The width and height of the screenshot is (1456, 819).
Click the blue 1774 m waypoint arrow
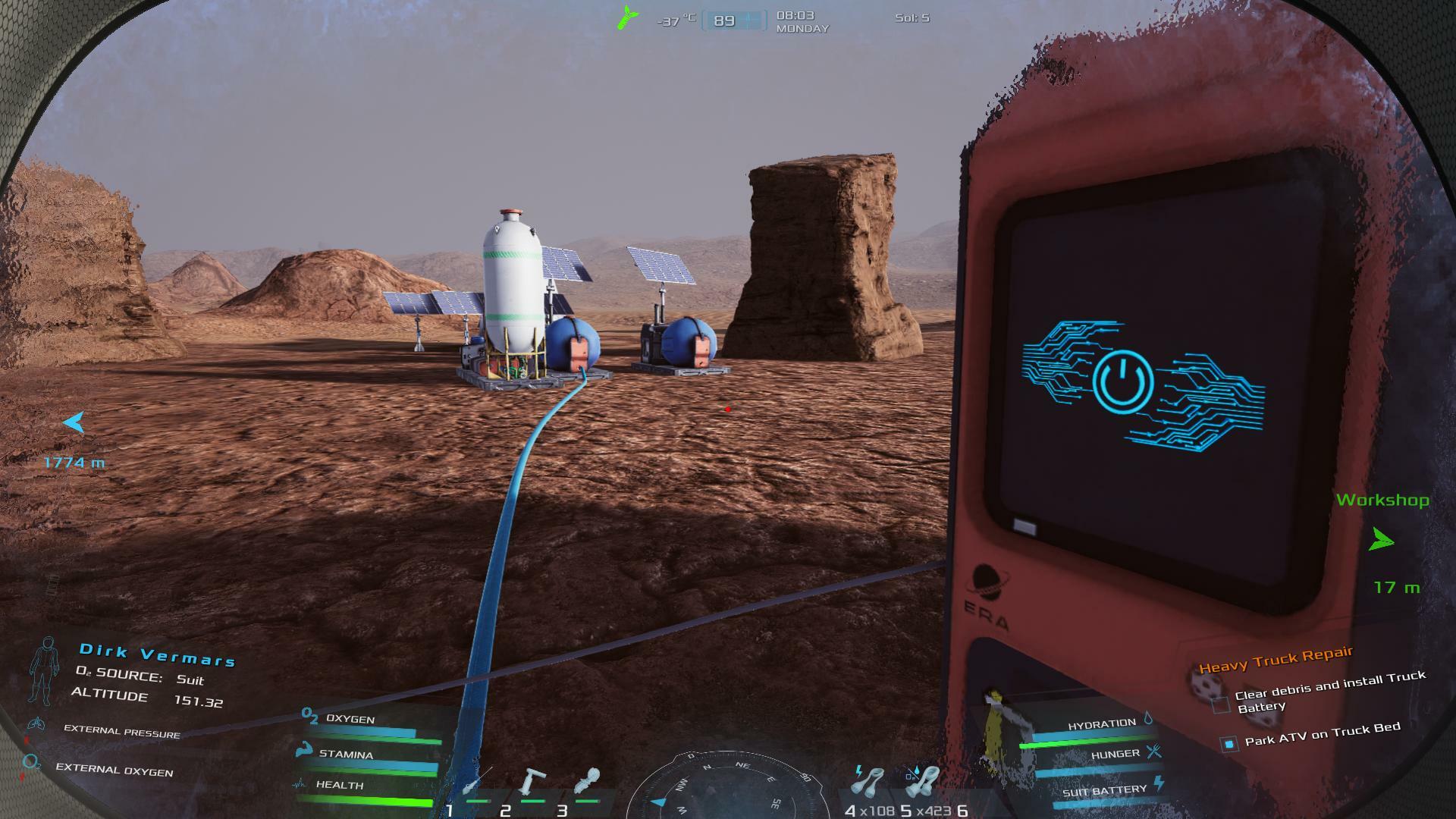click(74, 422)
